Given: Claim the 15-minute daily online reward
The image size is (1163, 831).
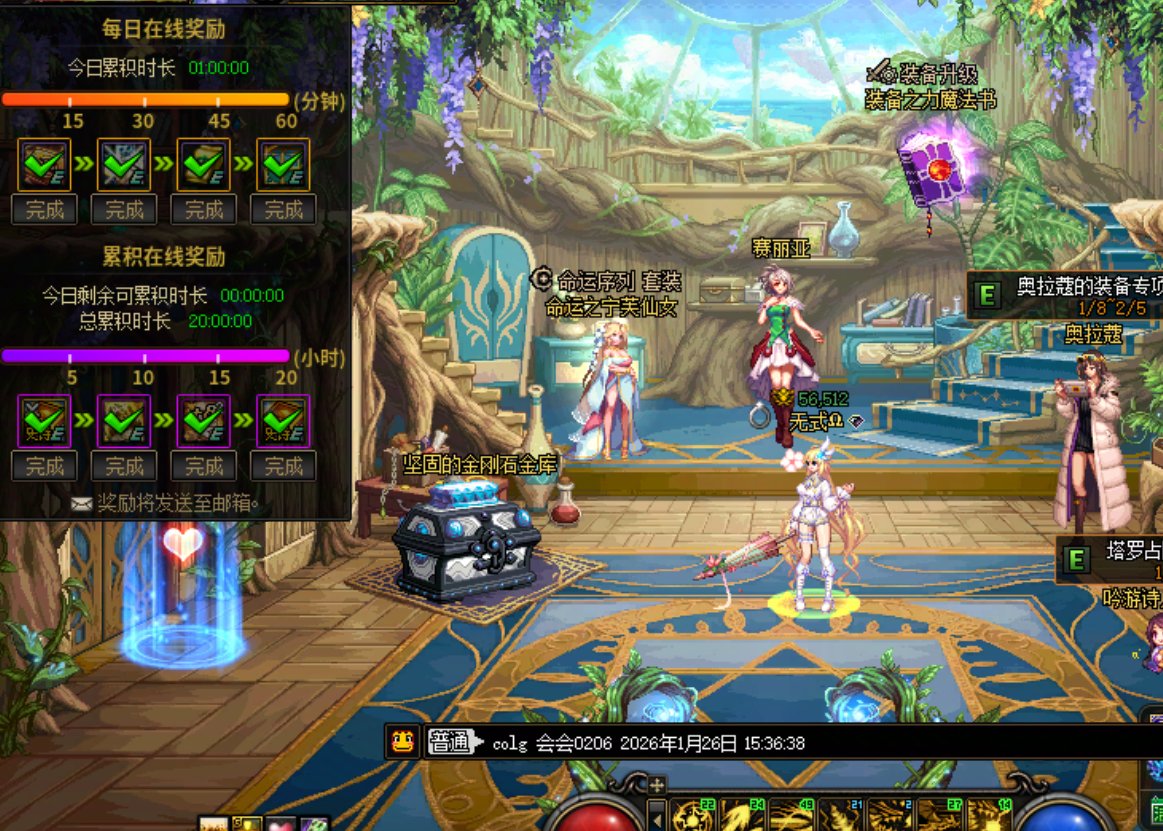Looking at the screenshot, I should [x=44, y=209].
